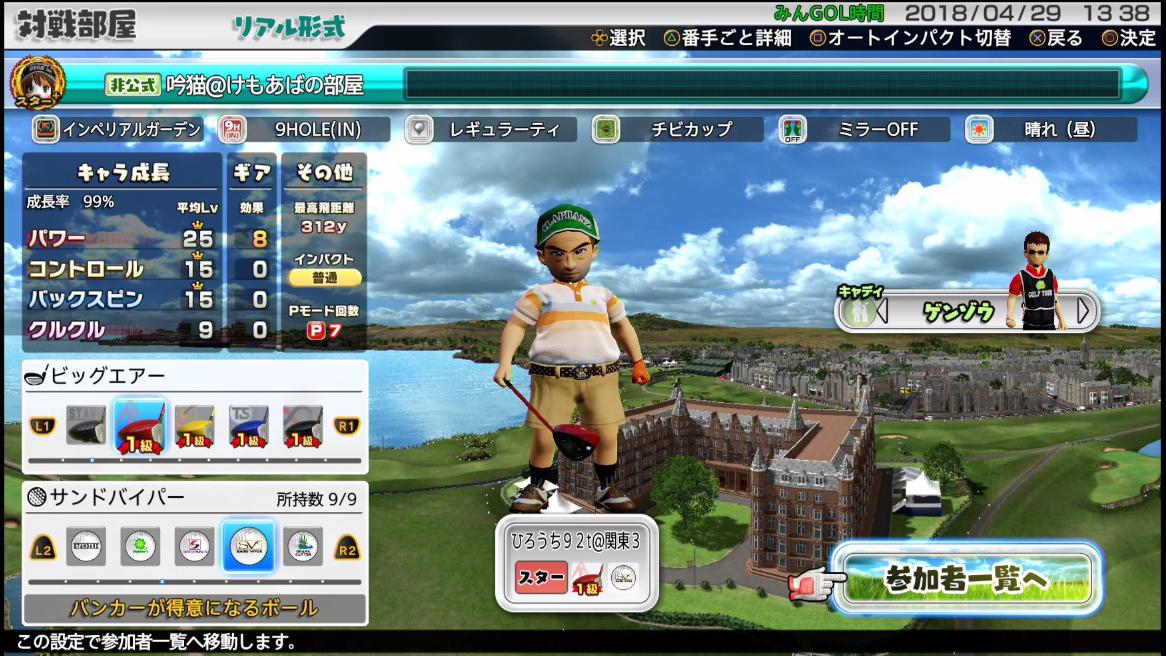Open the 晴れ(昼) weather setting

(1050, 129)
